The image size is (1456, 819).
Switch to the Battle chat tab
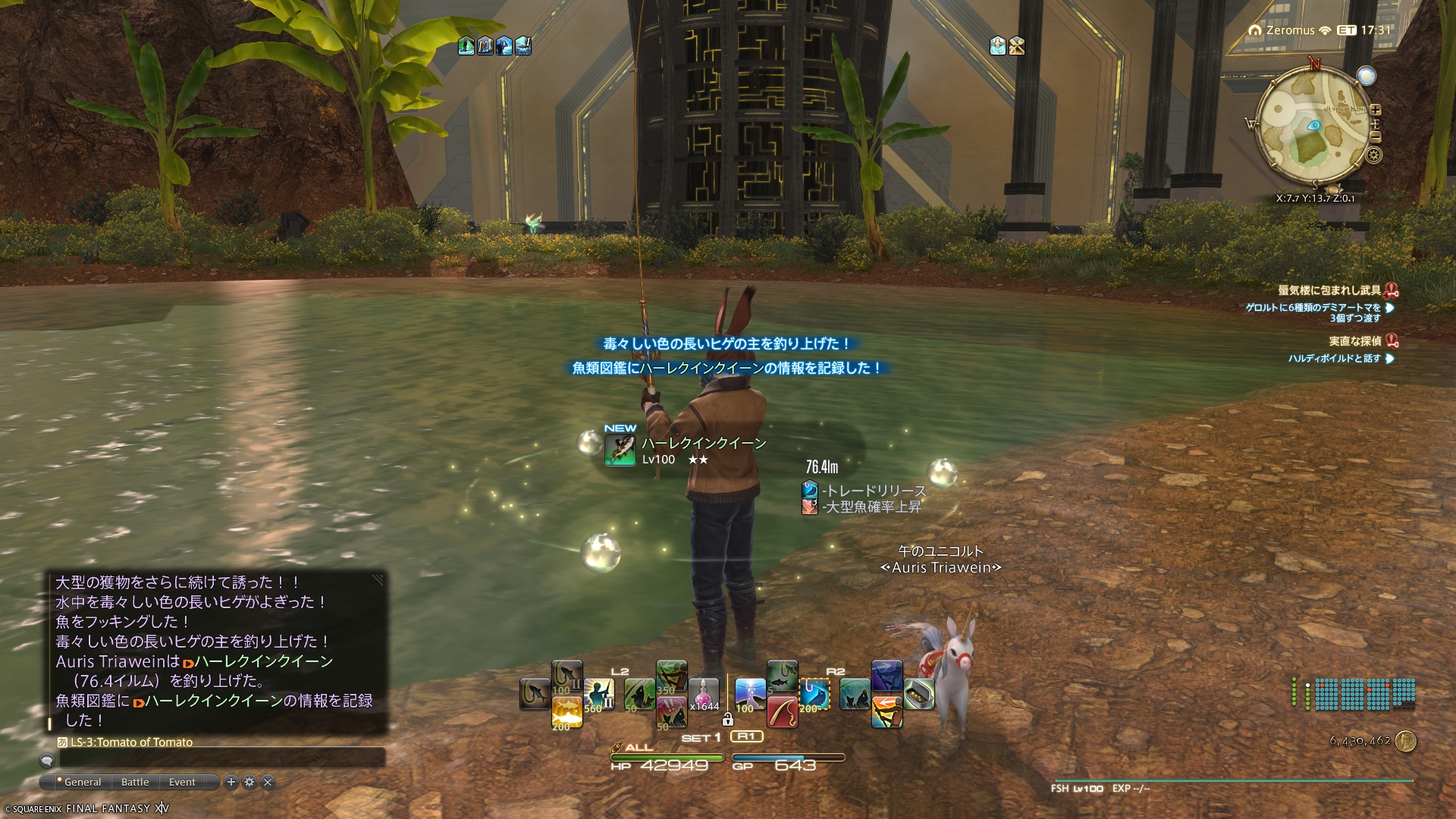pyautogui.click(x=135, y=782)
